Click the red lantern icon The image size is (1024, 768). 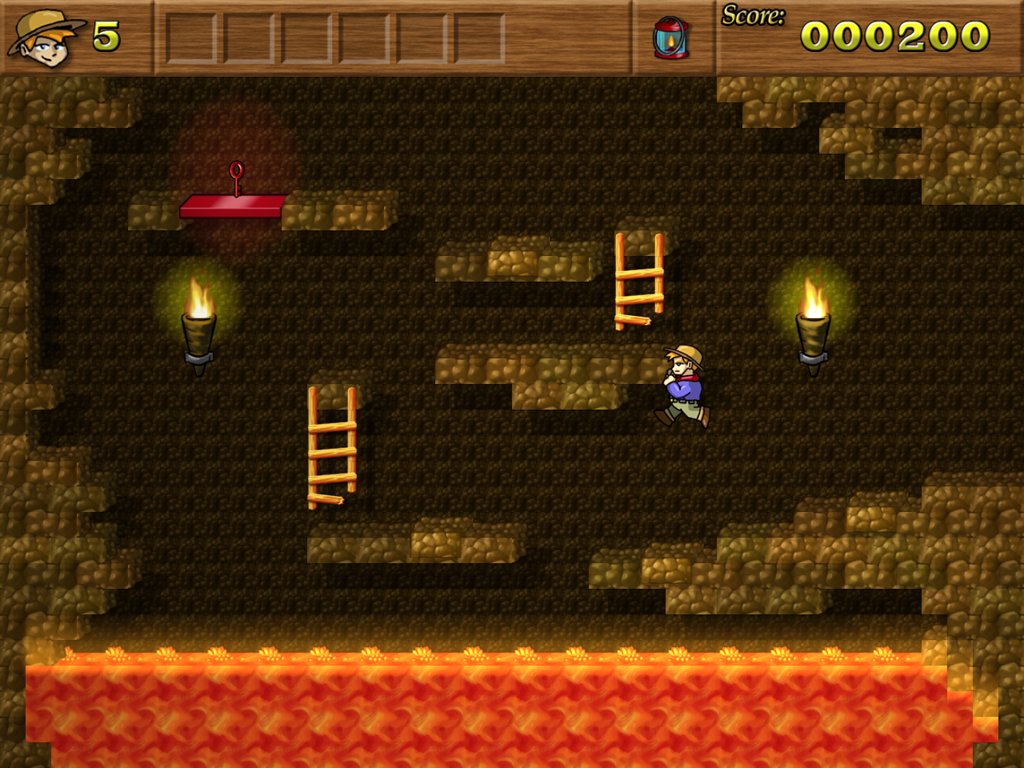(670, 38)
